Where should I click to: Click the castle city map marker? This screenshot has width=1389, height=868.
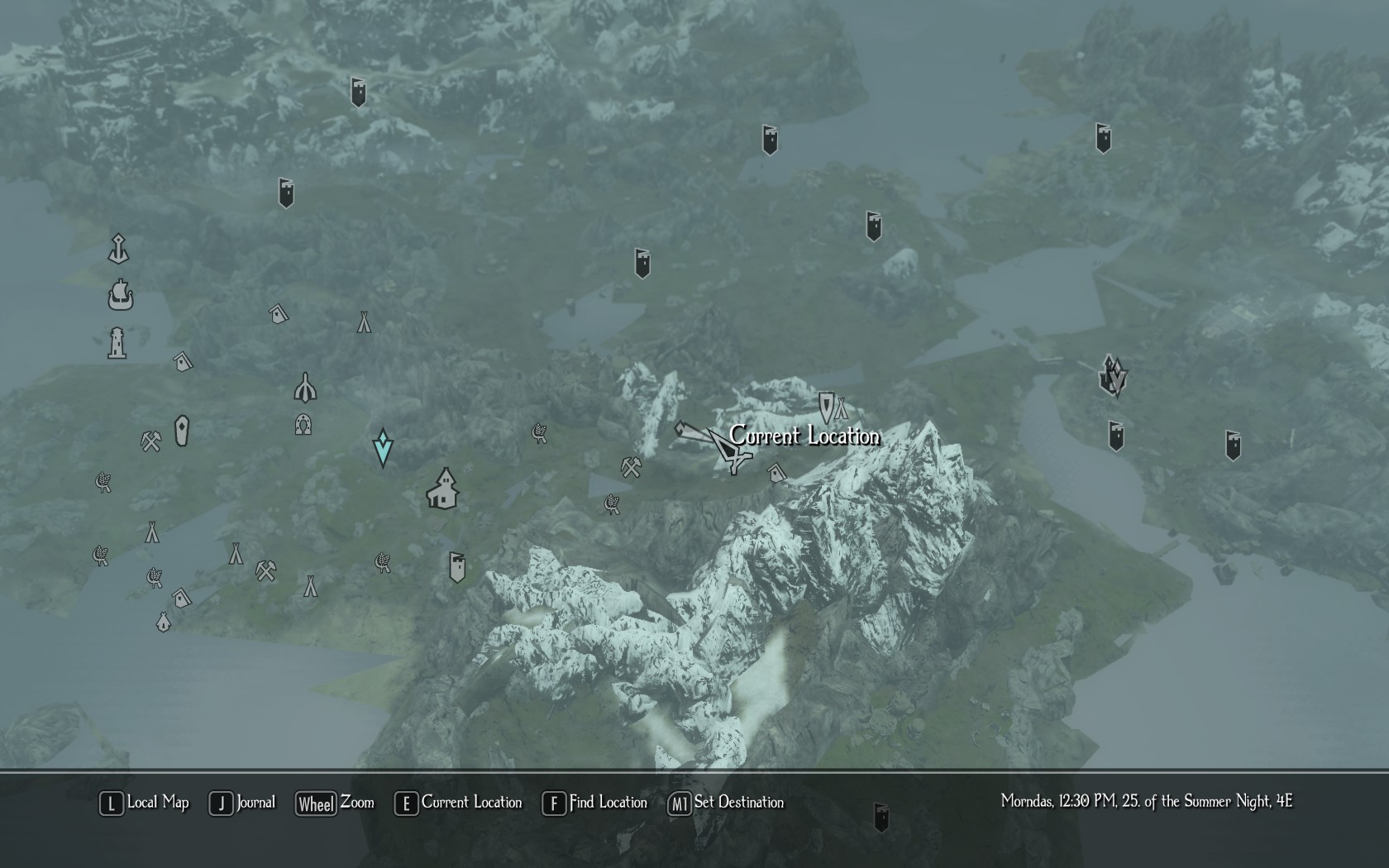click(x=1113, y=377)
